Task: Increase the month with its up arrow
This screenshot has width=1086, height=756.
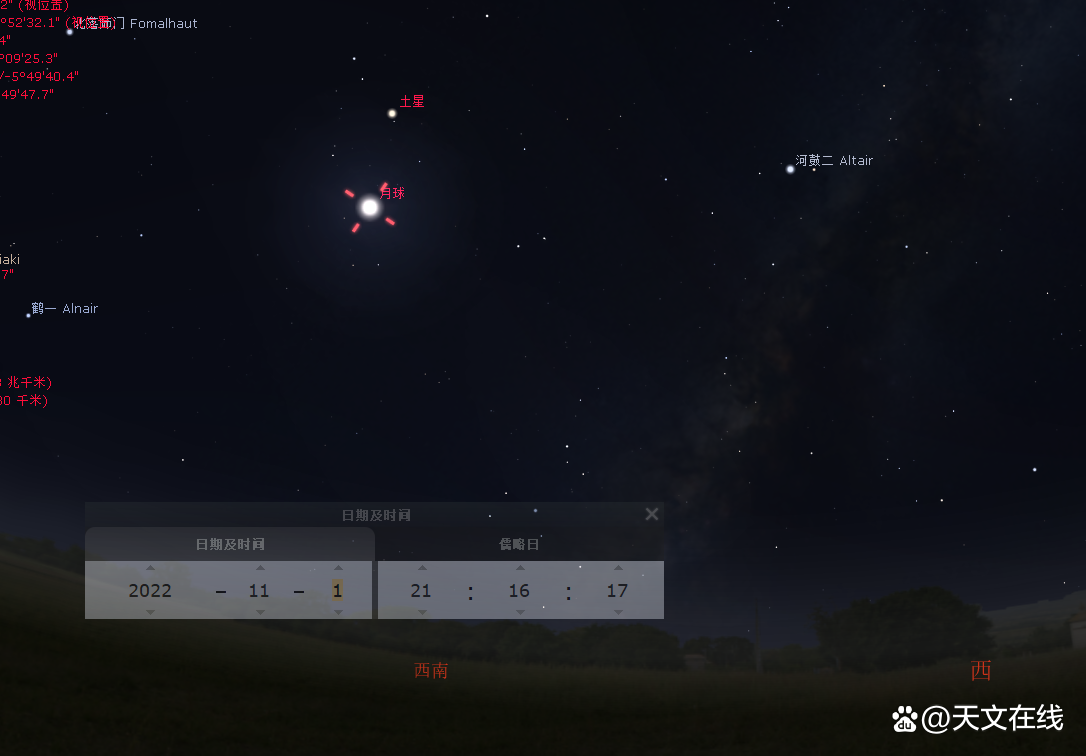Action: 260,568
